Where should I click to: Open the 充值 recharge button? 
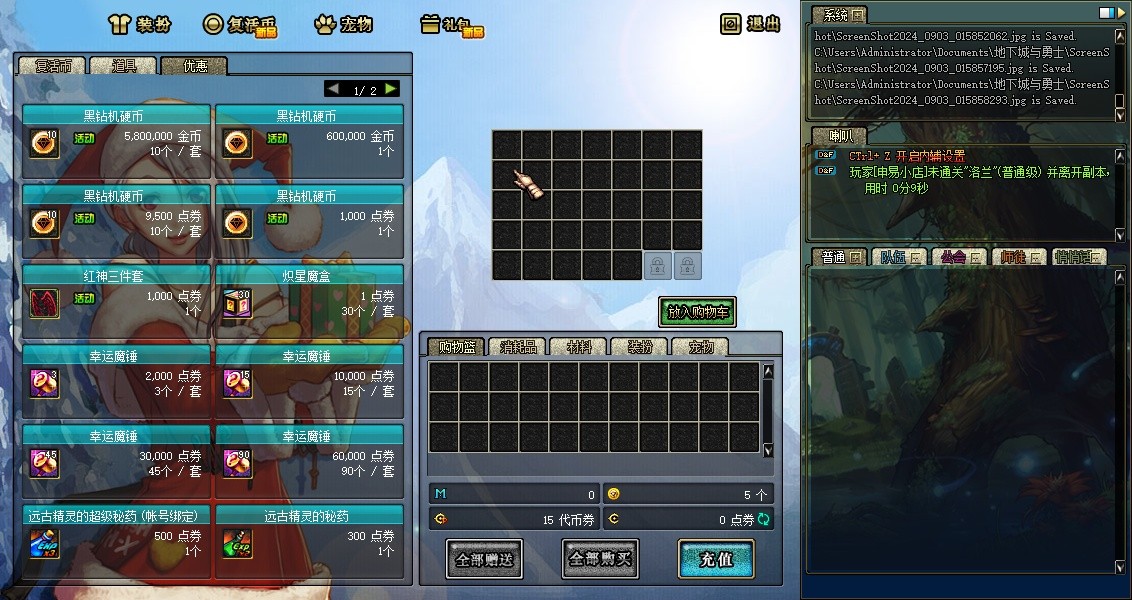(715, 559)
